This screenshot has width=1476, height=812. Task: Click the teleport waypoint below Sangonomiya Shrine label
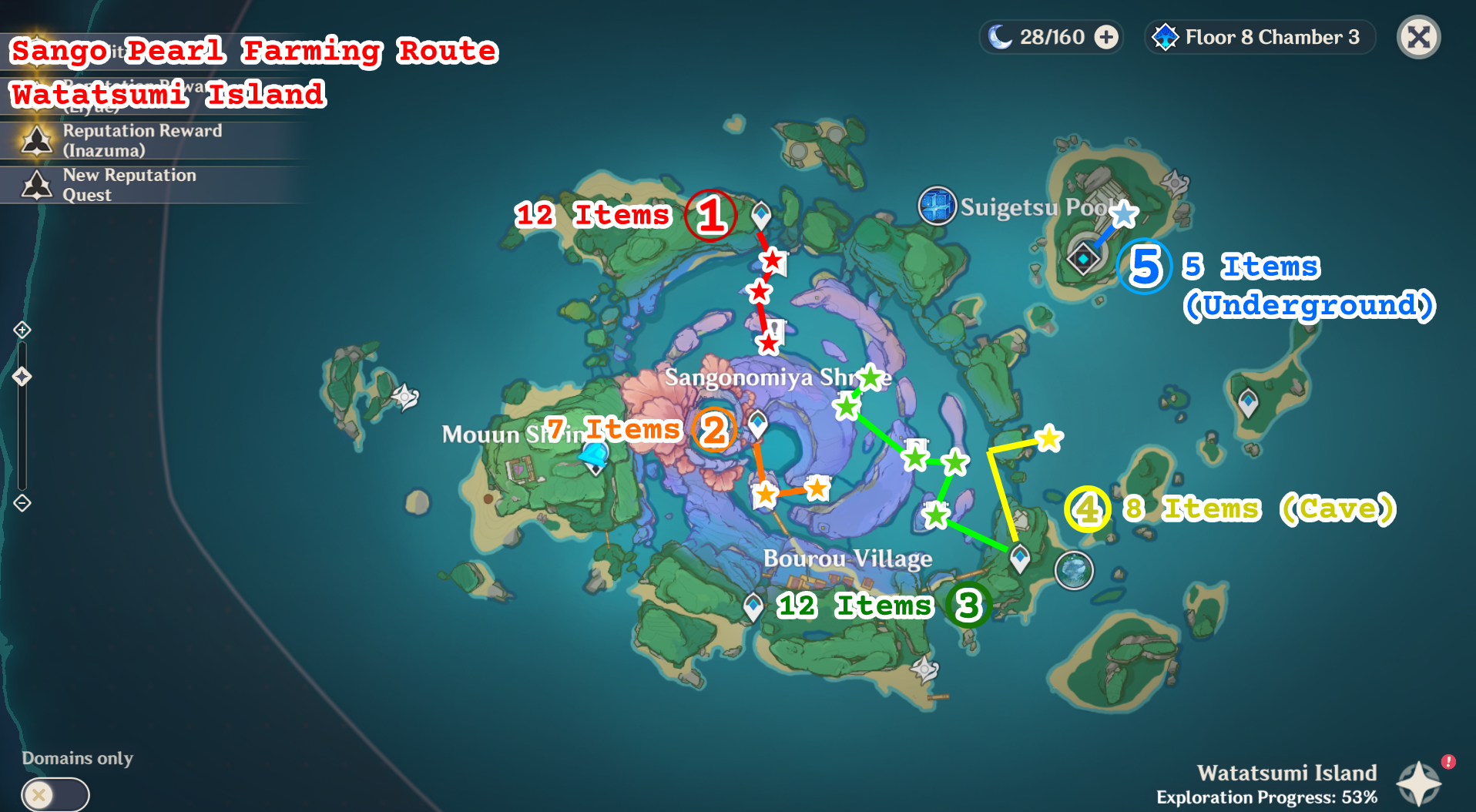coord(759,423)
